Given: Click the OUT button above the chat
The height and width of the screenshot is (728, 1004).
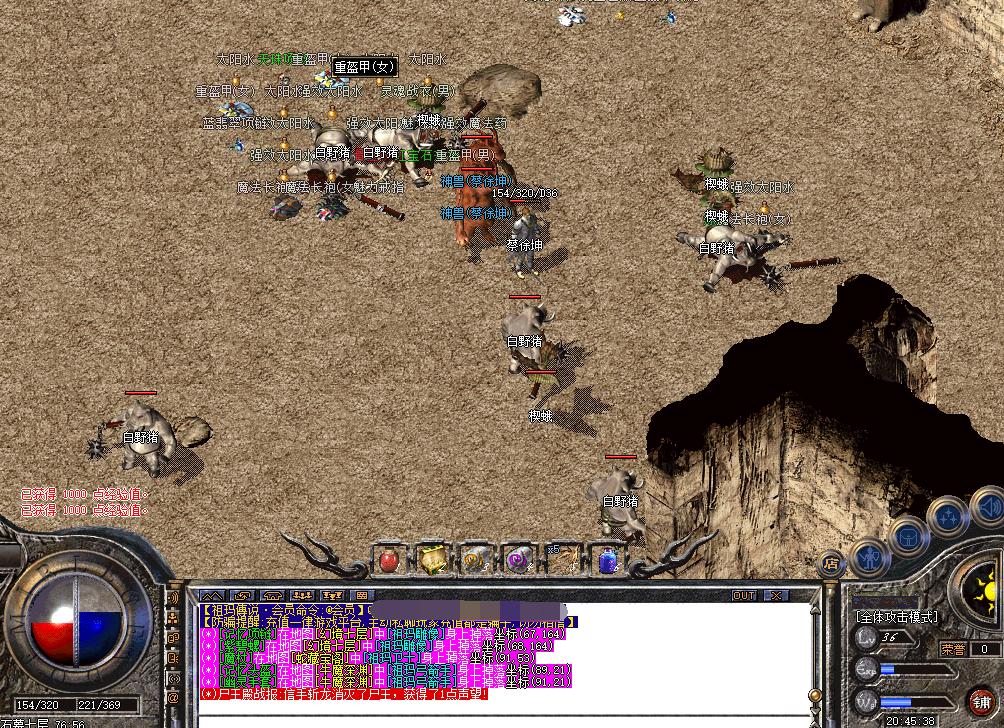Looking at the screenshot, I should click(743, 596).
